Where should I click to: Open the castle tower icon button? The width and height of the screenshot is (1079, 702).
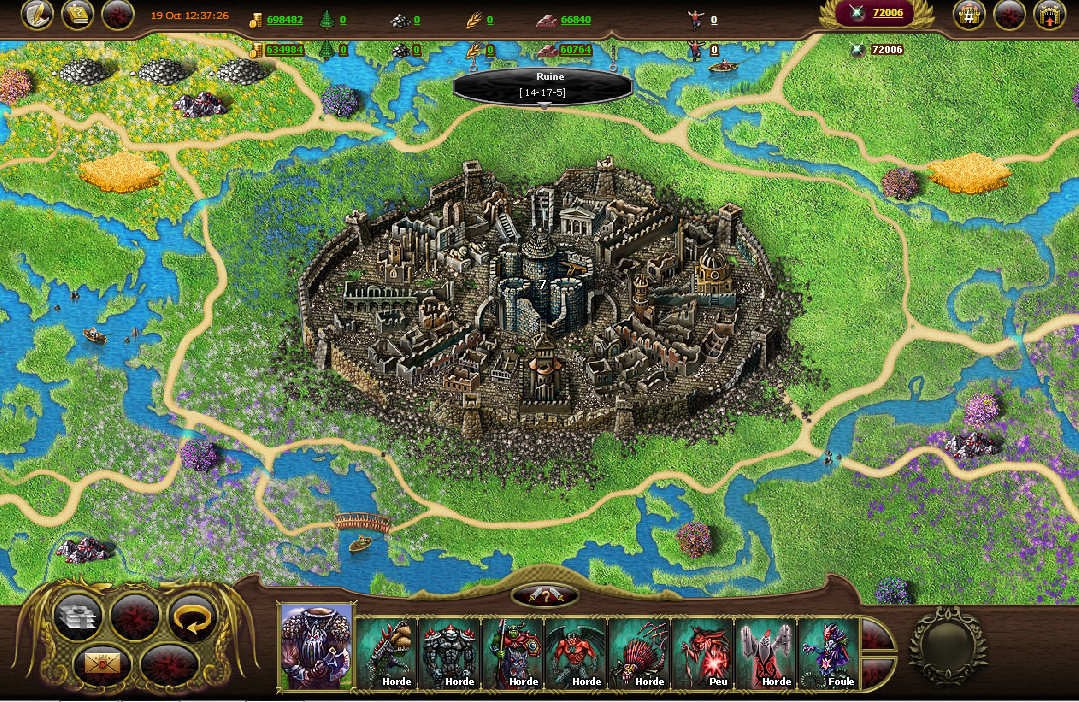click(x=1049, y=15)
